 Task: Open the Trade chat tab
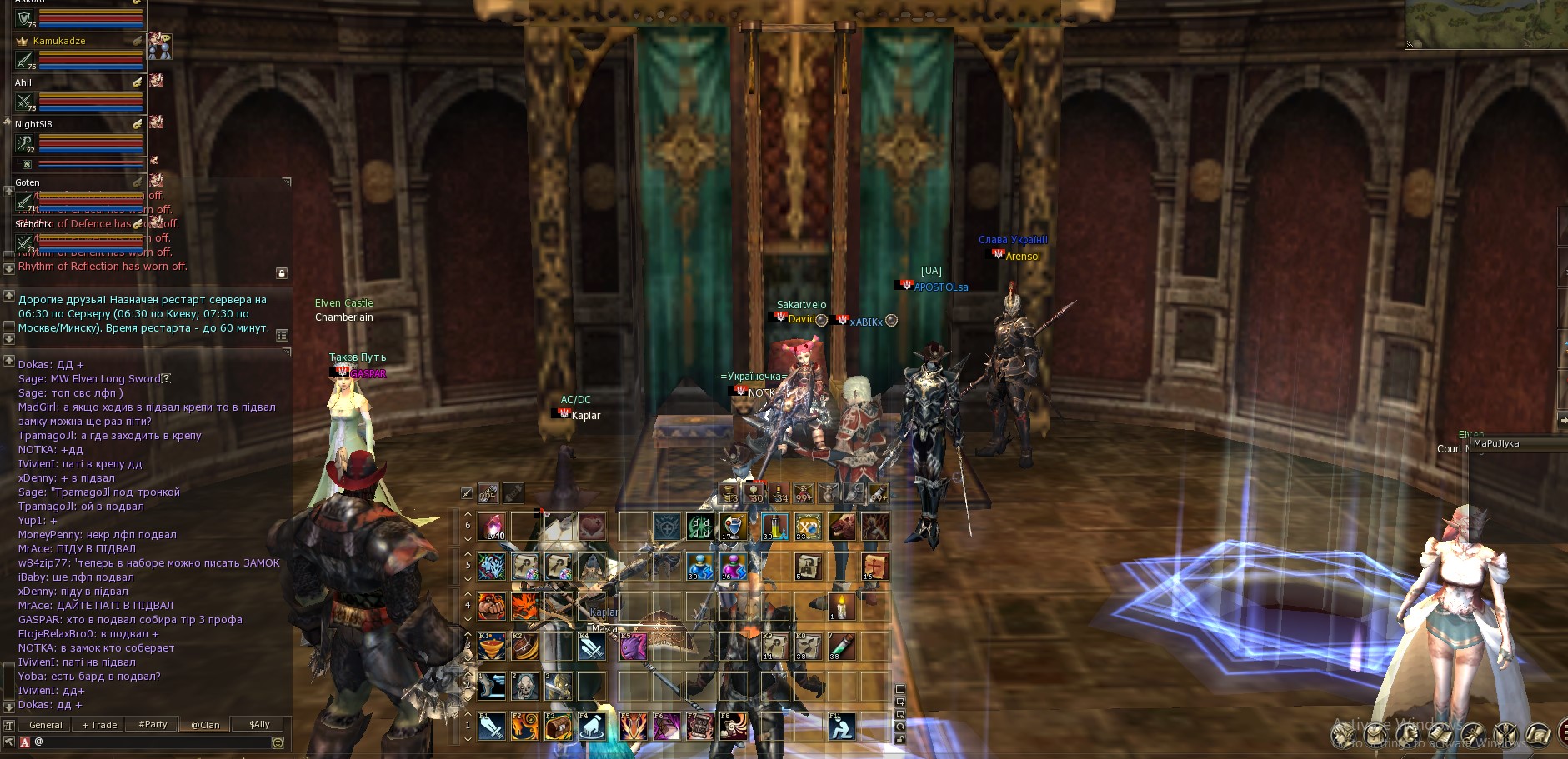pos(100,725)
